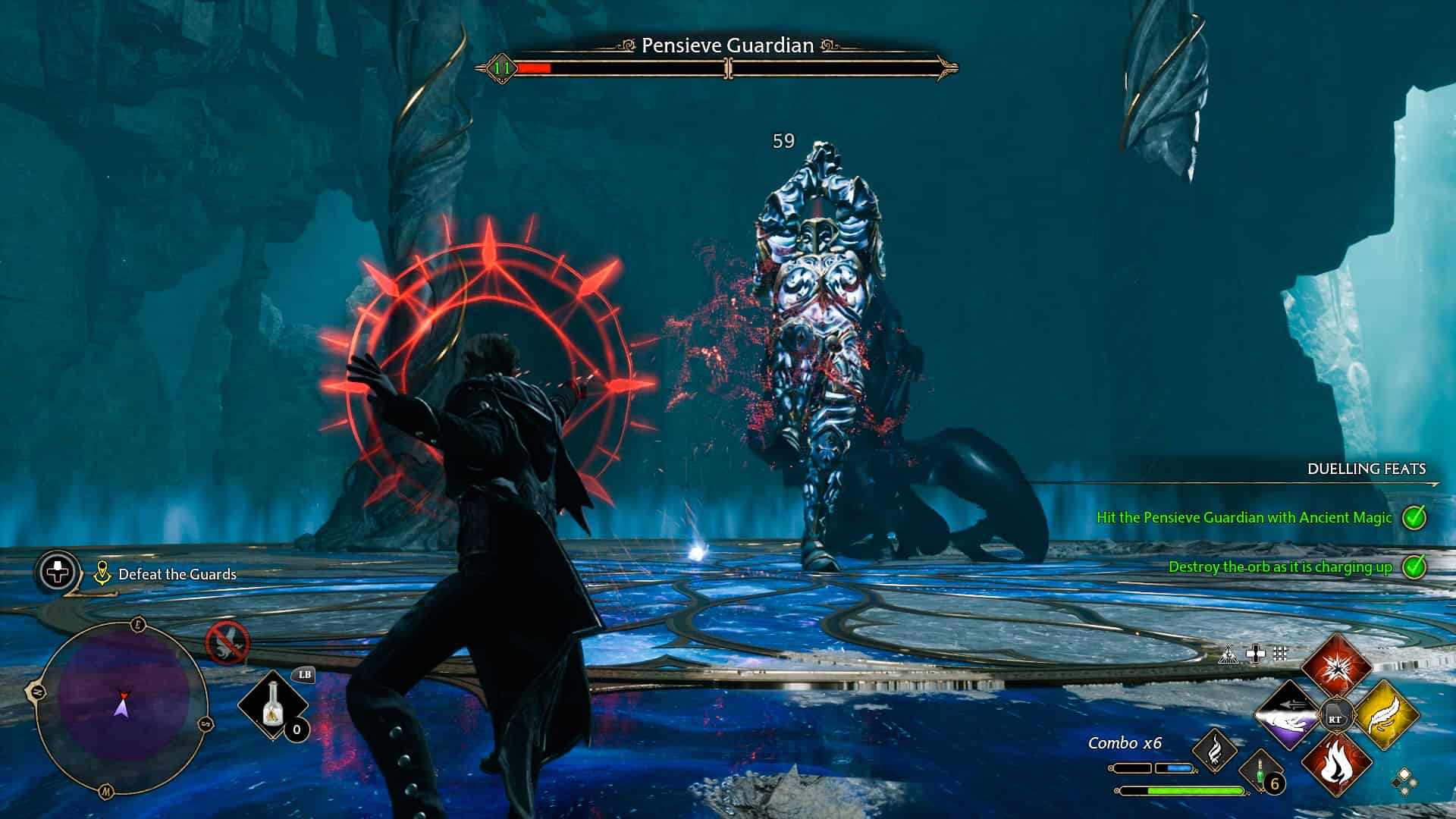Screen dimensions: 1456x819
Task: Click the Pensieve Guardian boss name
Action: (727, 45)
